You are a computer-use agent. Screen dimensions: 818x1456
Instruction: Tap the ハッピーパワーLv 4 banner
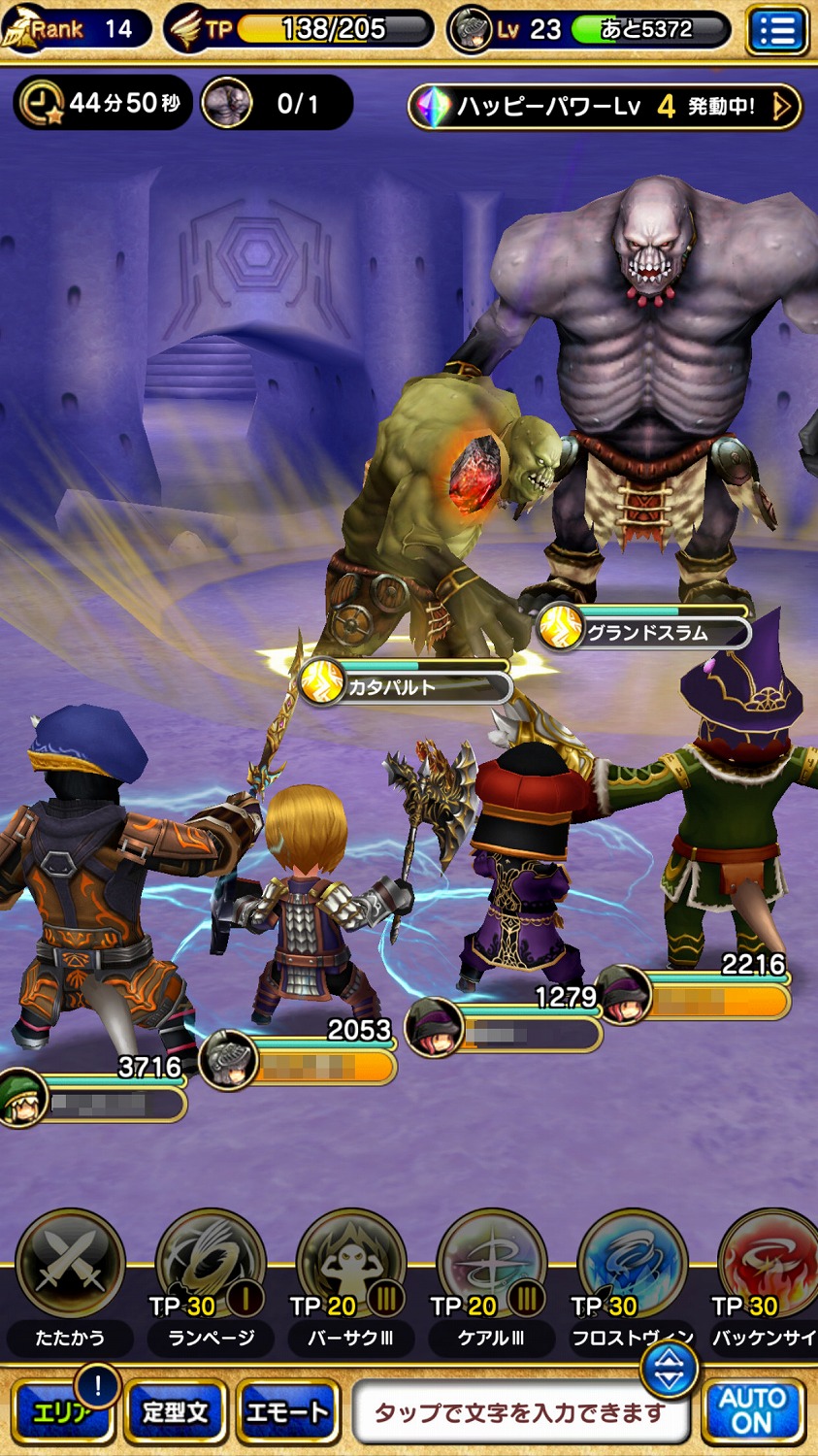605,106
